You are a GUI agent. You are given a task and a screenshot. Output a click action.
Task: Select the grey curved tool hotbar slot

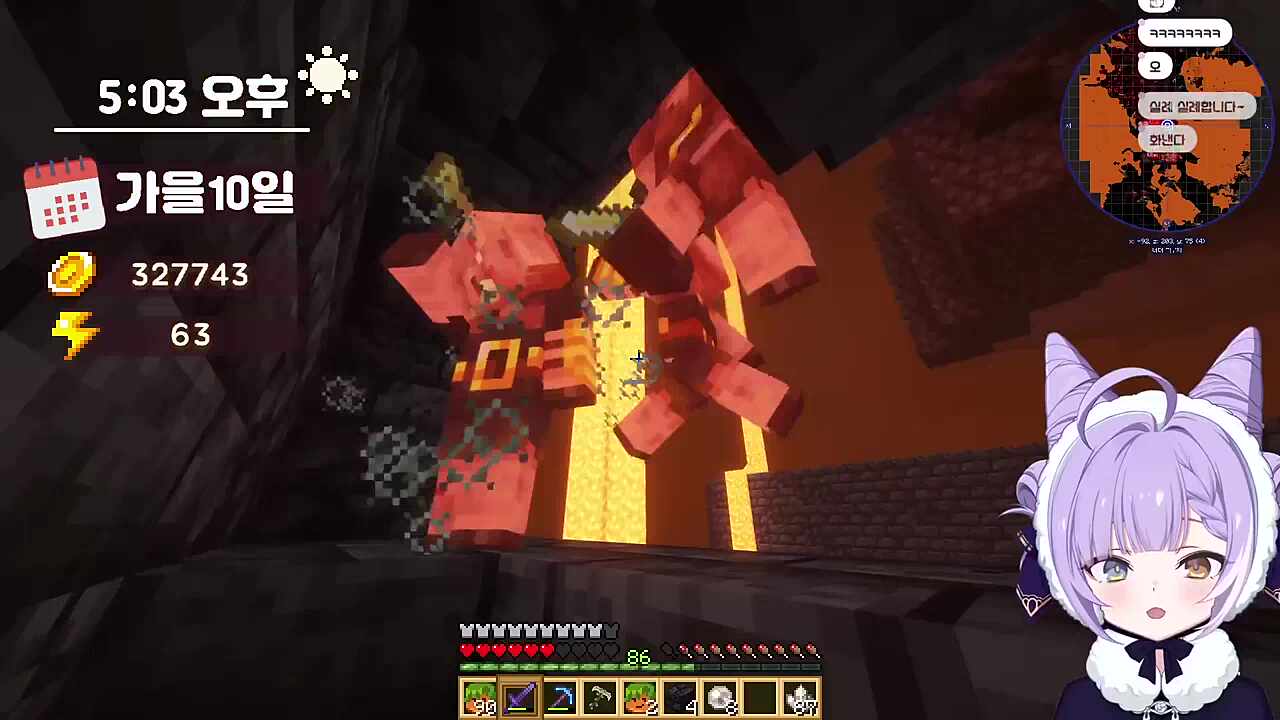point(600,697)
